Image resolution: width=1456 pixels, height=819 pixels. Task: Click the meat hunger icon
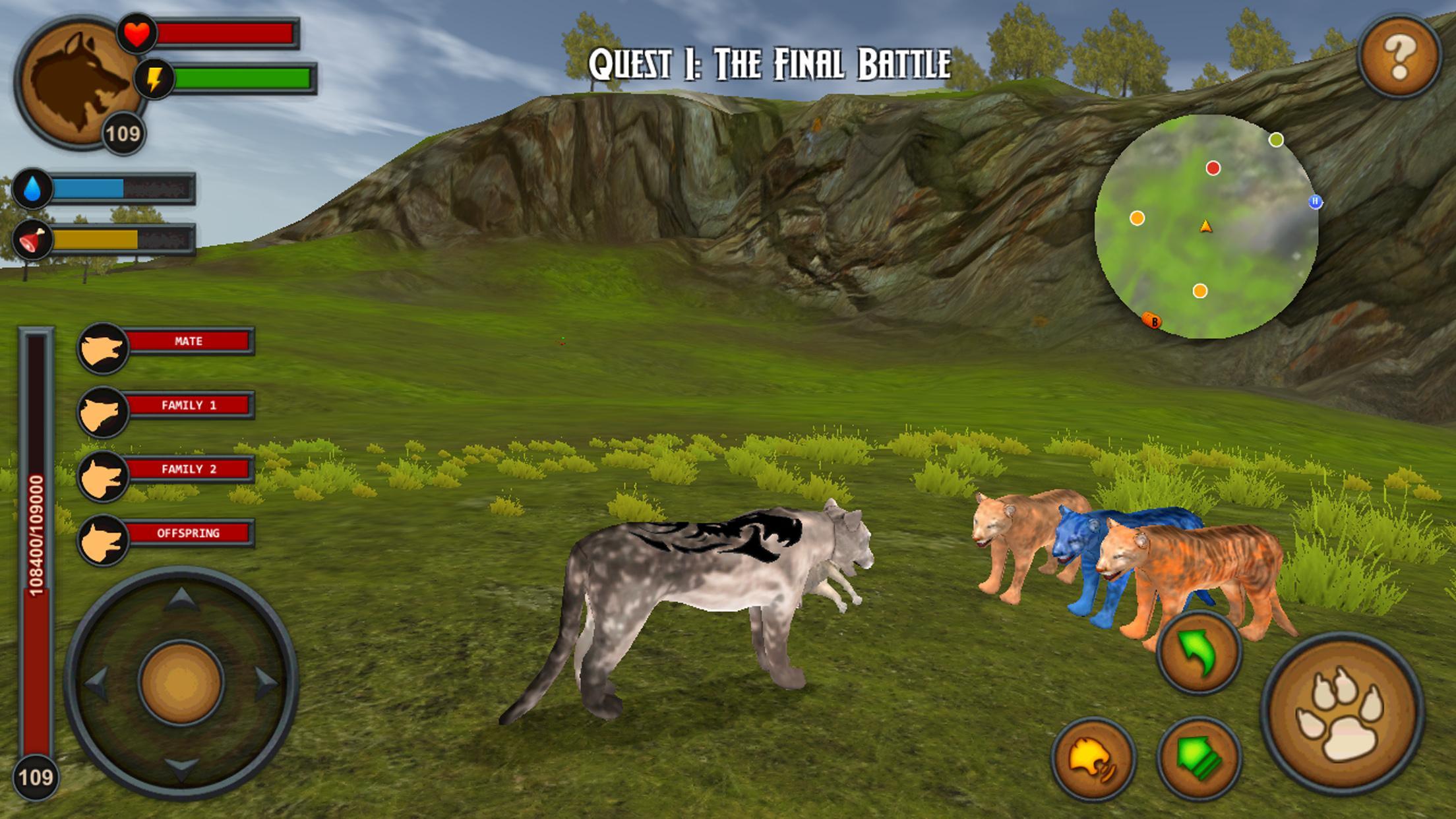(x=33, y=239)
